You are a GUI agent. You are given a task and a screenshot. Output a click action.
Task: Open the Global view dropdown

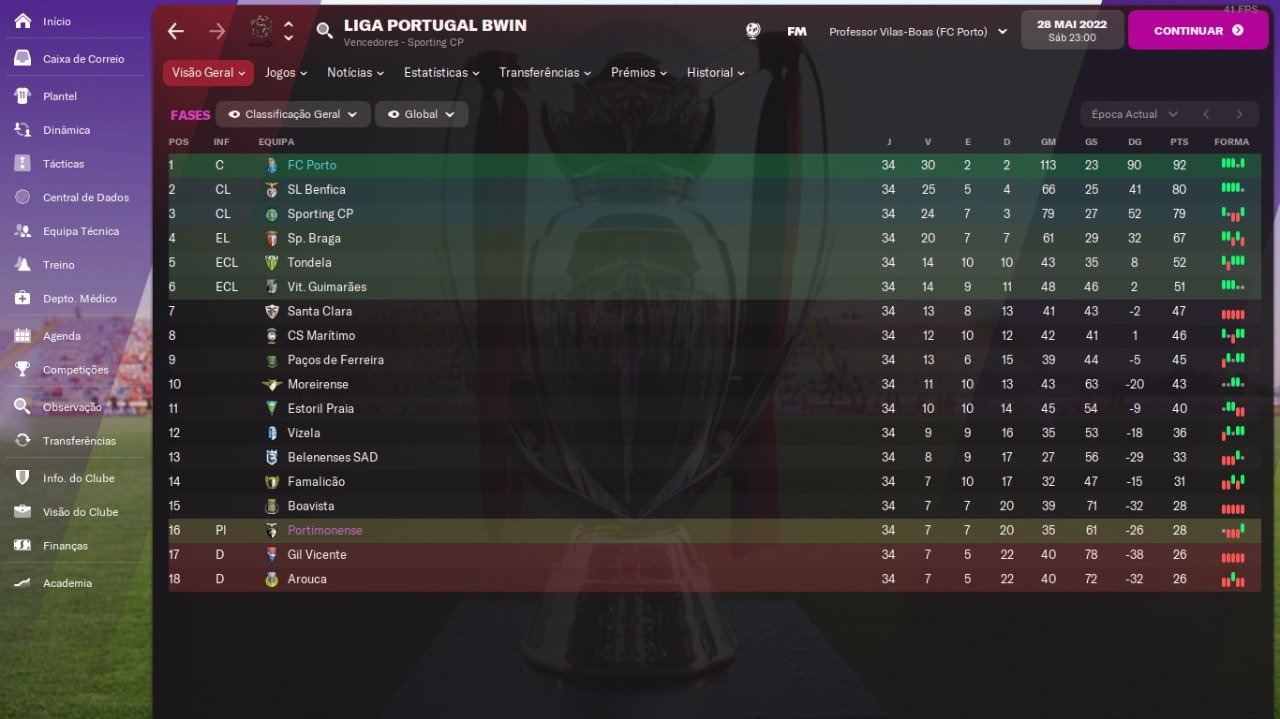tap(421, 115)
